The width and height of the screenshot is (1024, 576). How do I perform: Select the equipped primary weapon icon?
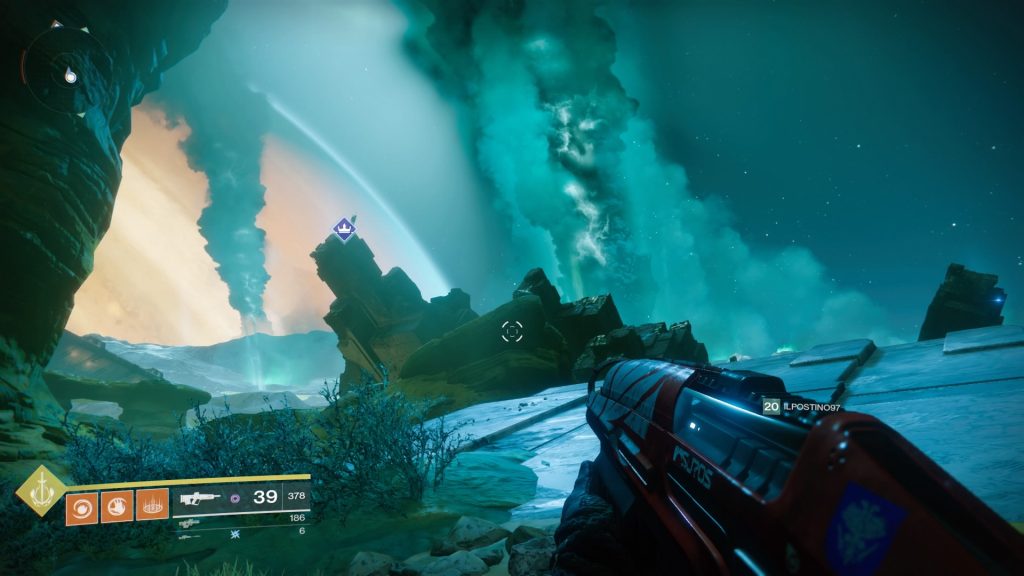(x=200, y=497)
